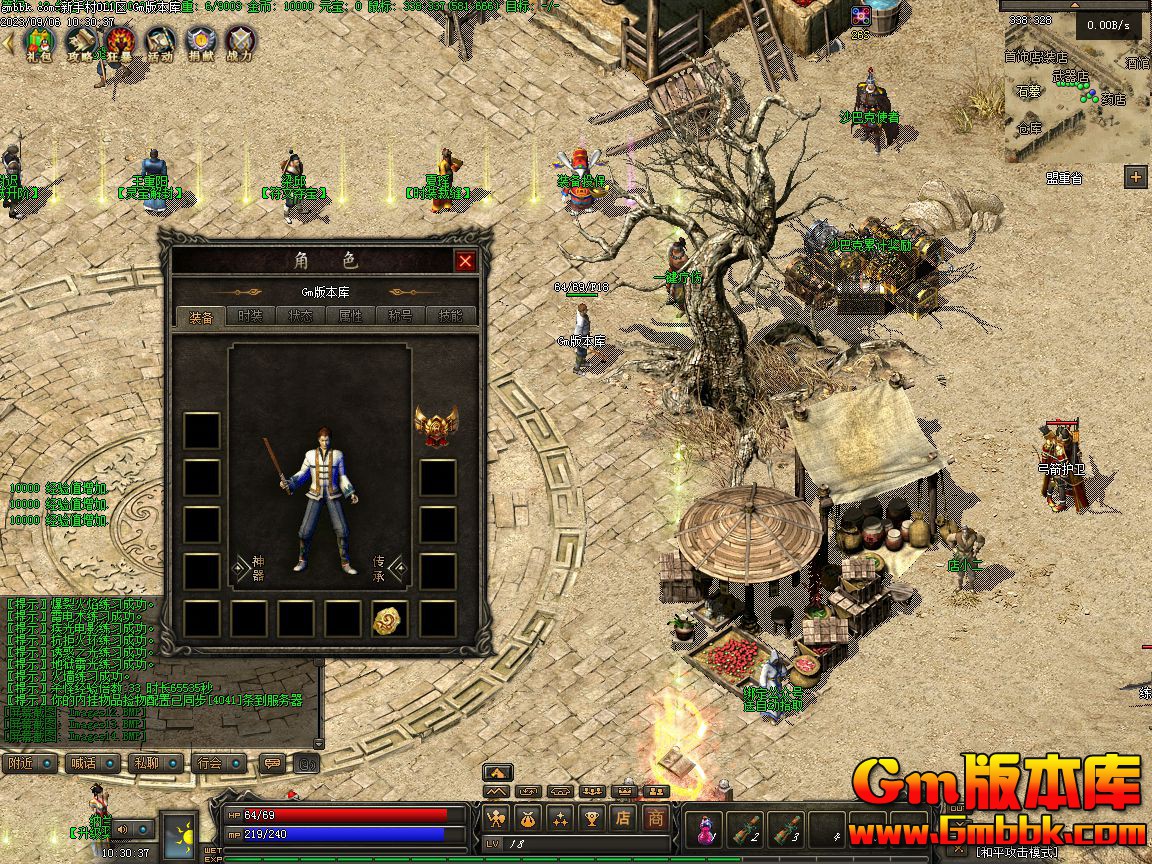Select the 称号 titles tab
Image resolution: width=1152 pixels, height=864 pixels.
tap(400, 316)
